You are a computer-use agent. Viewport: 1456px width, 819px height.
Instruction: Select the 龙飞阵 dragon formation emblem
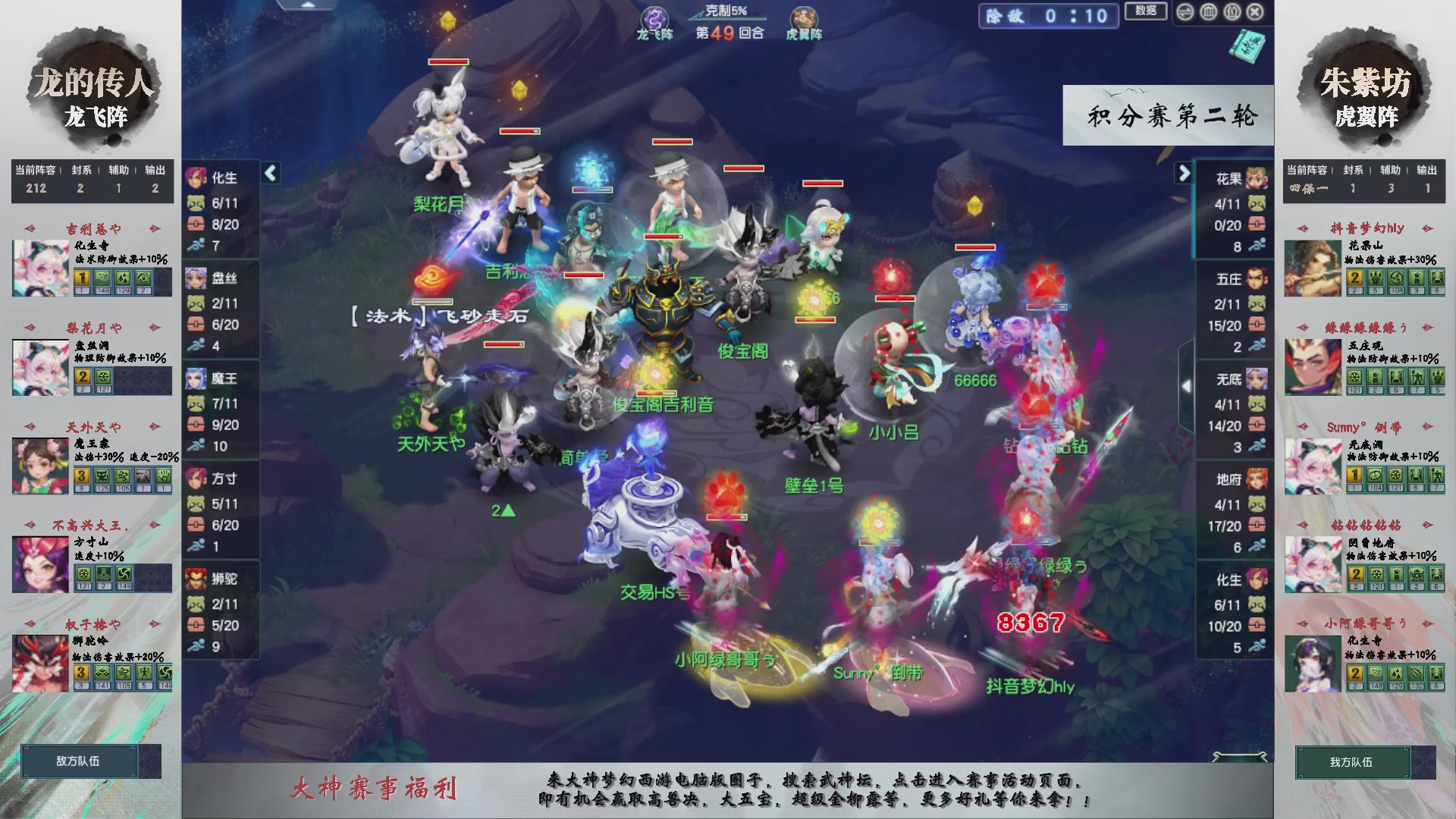(x=654, y=17)
